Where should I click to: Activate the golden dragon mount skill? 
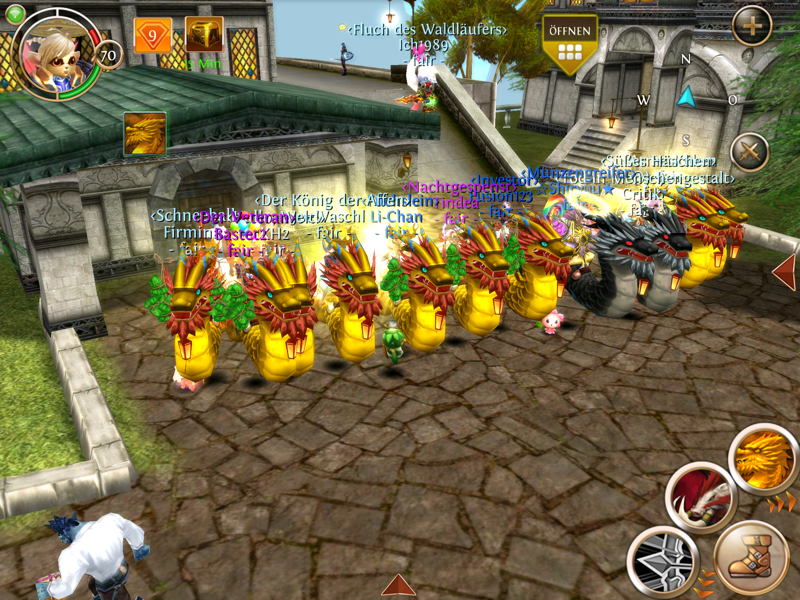(x=762, y=458)
